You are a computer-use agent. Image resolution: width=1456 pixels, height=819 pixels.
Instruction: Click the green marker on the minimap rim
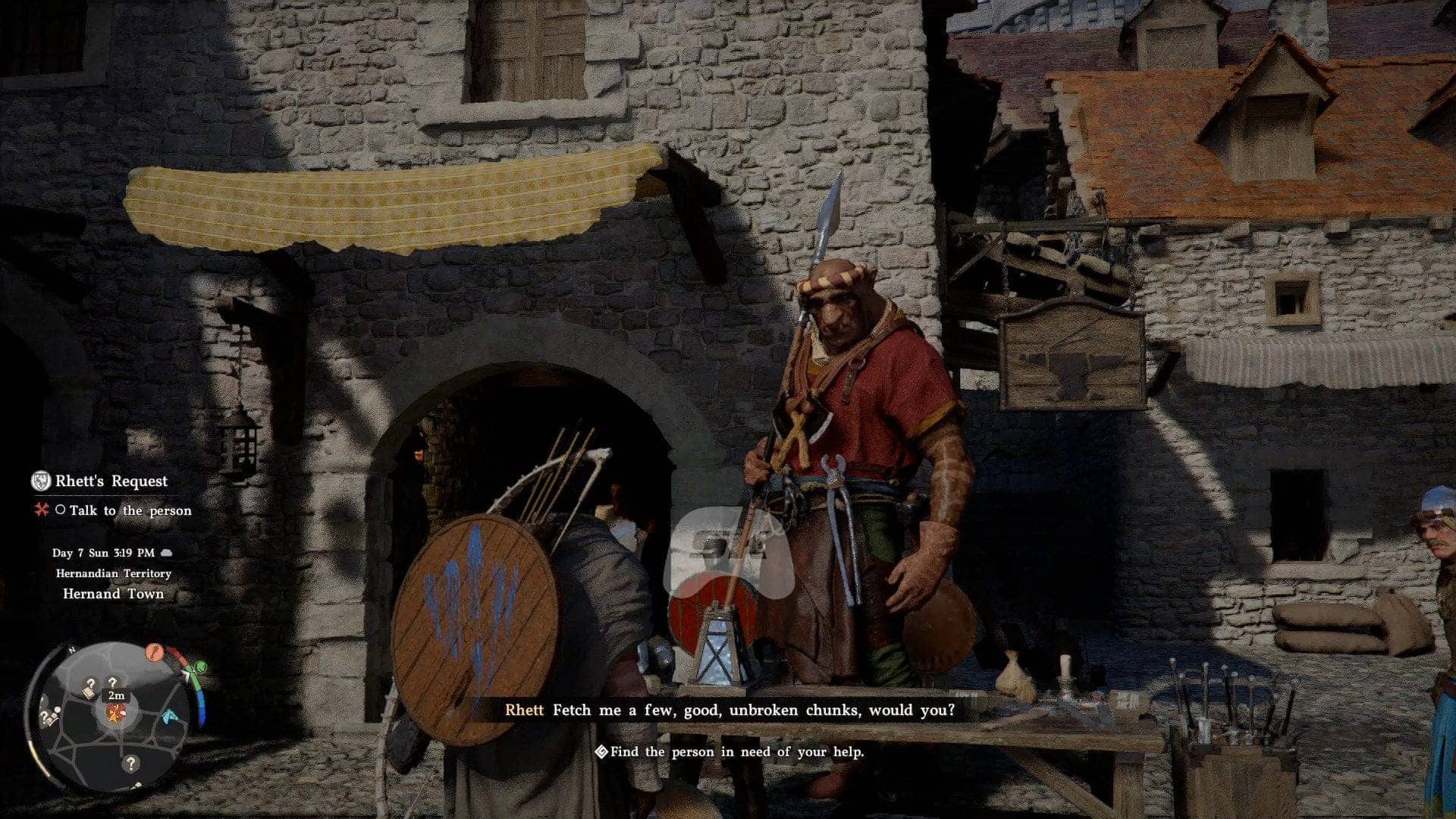[x=200, y=667]
